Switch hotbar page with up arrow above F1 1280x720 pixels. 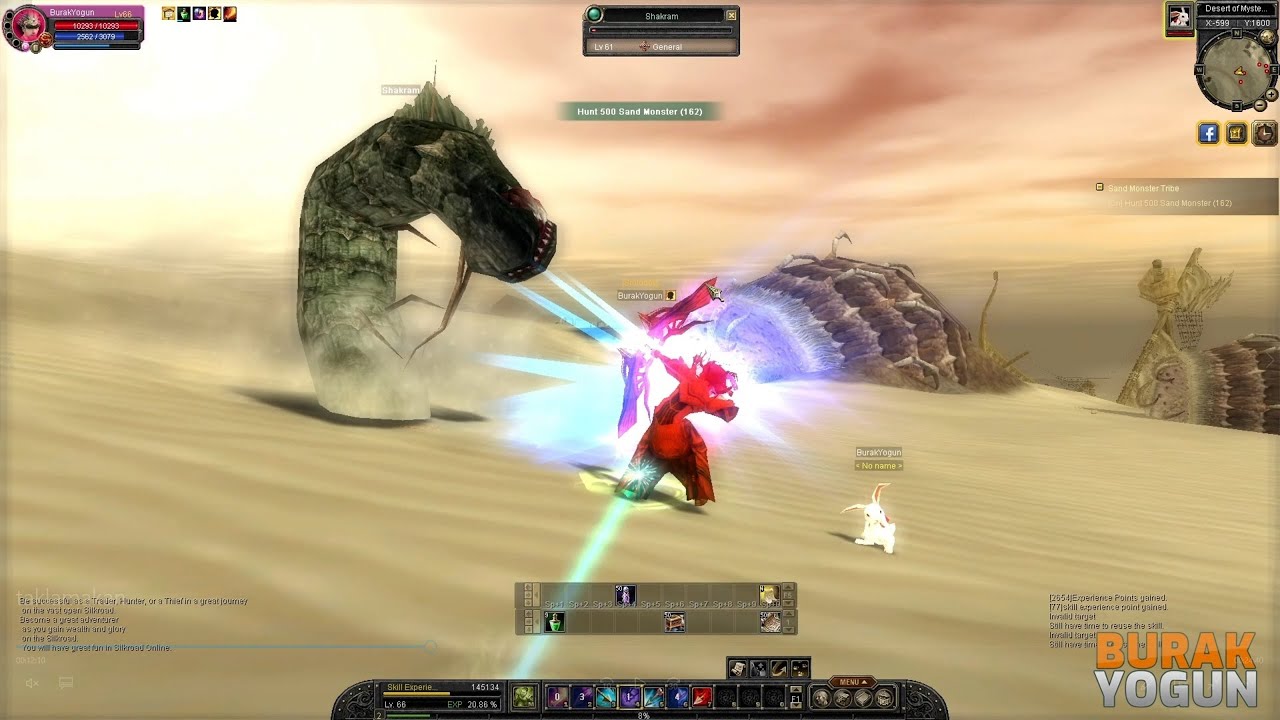(x=796, y=689)
